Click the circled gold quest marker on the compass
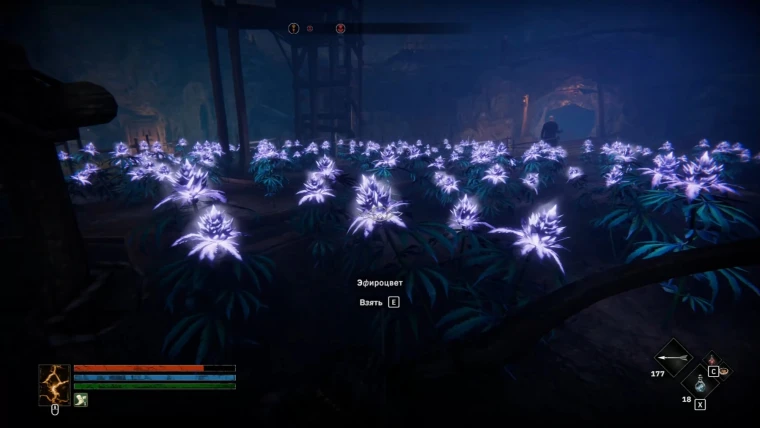This screenshot has height=428, width=760. (294, 28)
